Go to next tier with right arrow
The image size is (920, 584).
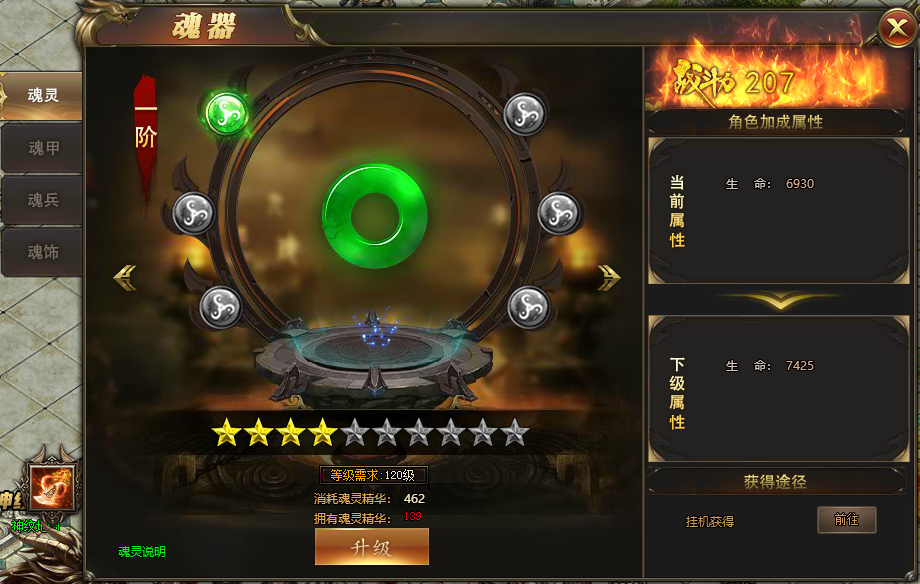pos(609,277)
